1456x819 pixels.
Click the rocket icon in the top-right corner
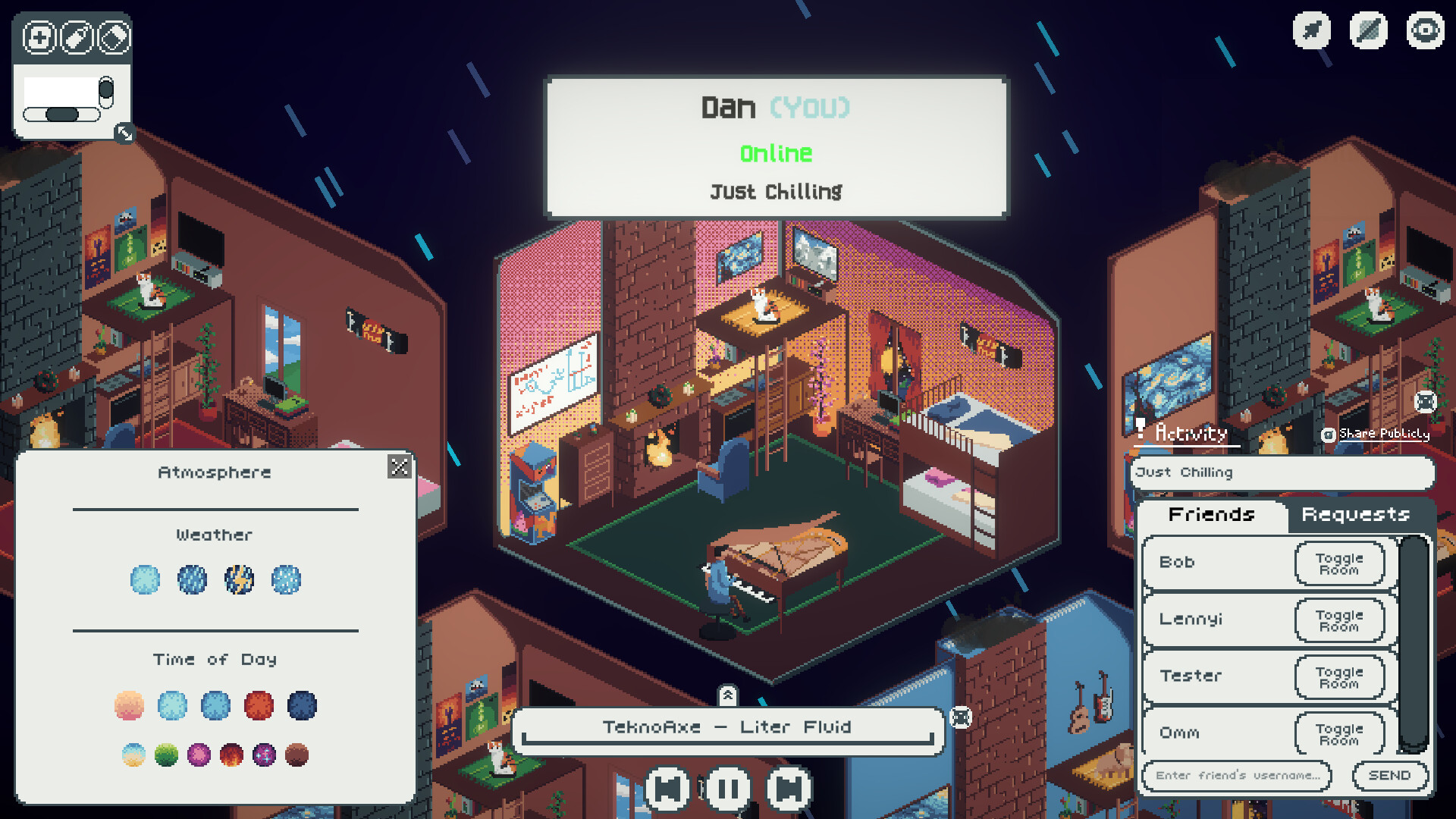pos(1311,31)
